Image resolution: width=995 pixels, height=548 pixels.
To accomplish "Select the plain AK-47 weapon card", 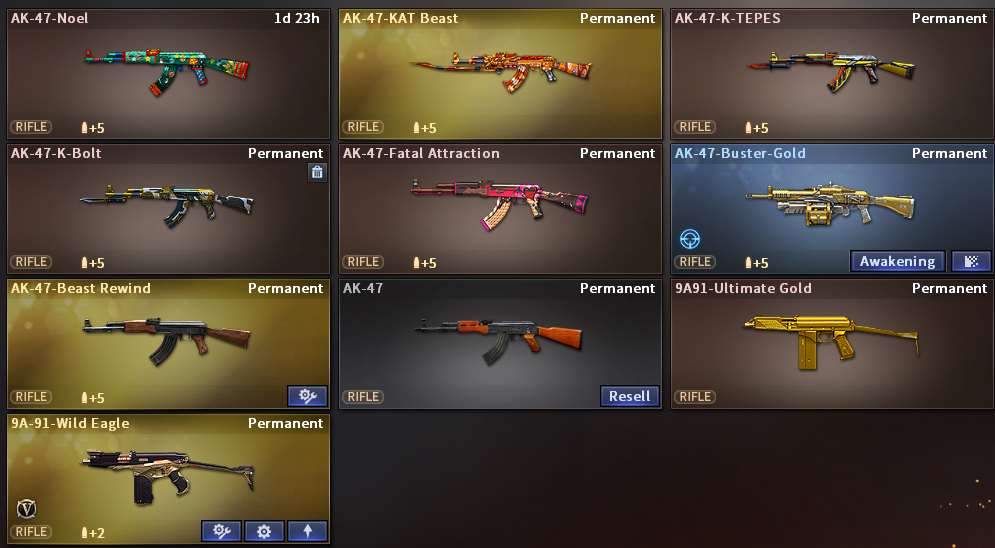I will click(x=500, y=340).
